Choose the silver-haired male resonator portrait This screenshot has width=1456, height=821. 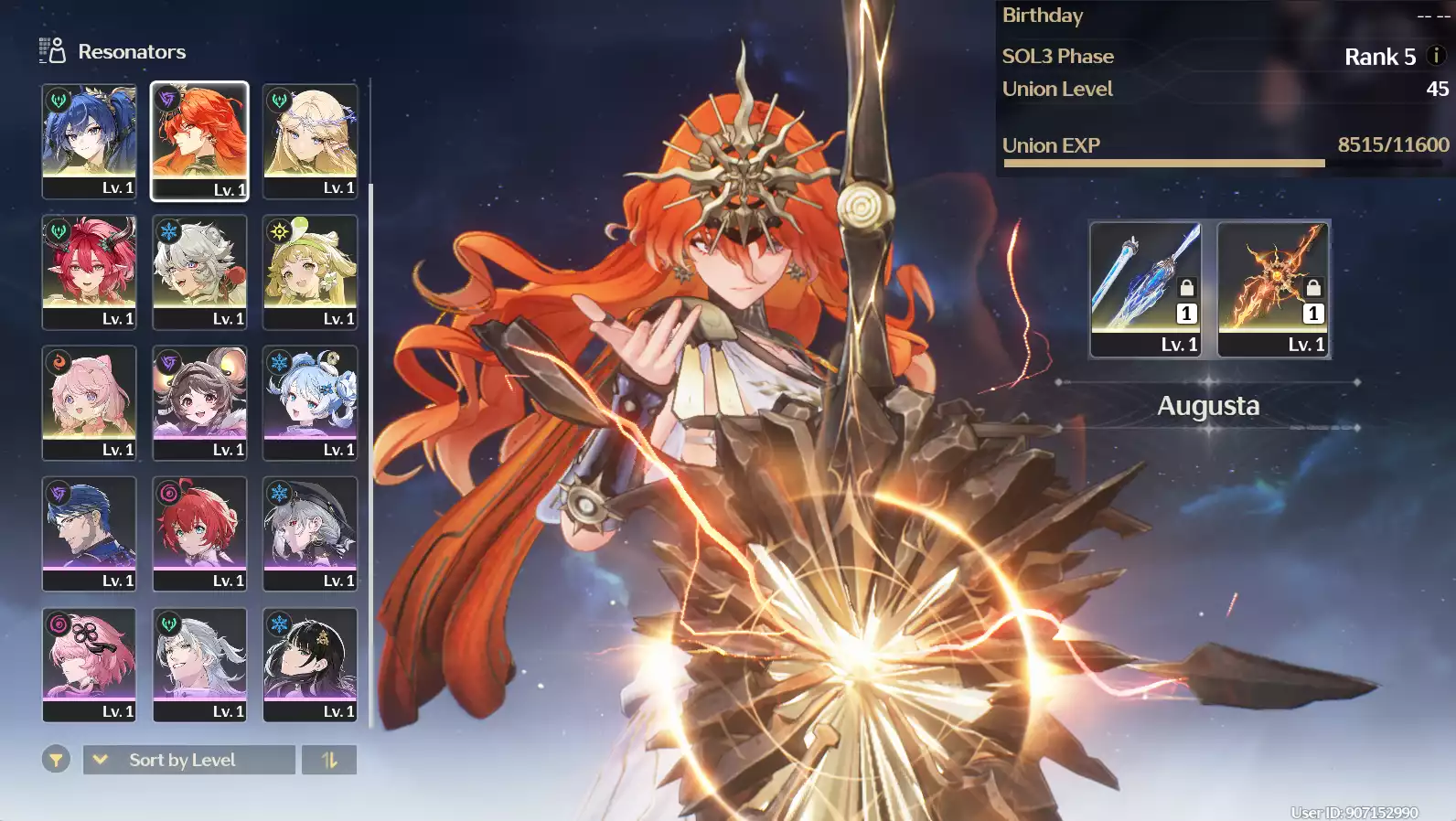(199, 665)
